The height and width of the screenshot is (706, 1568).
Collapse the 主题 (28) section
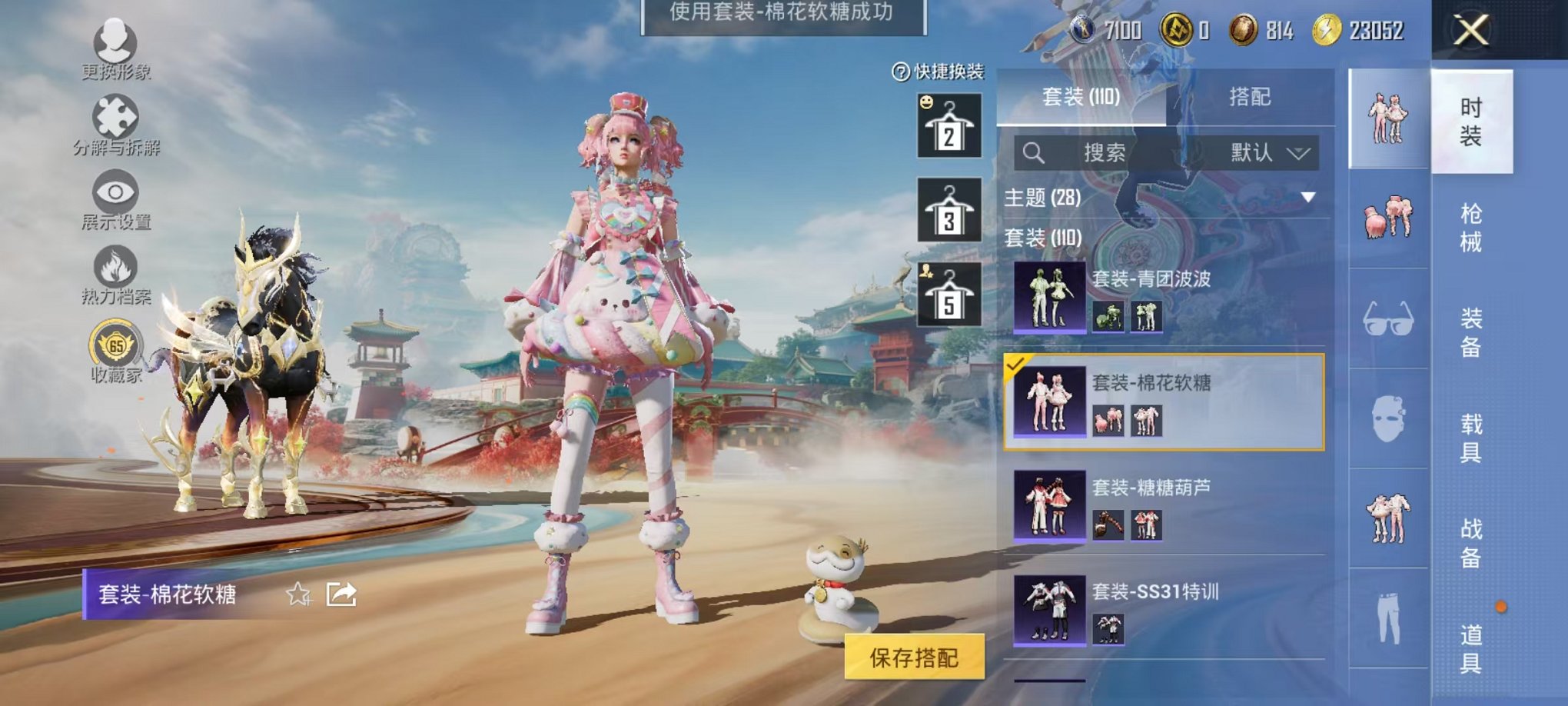point(1308,197)
